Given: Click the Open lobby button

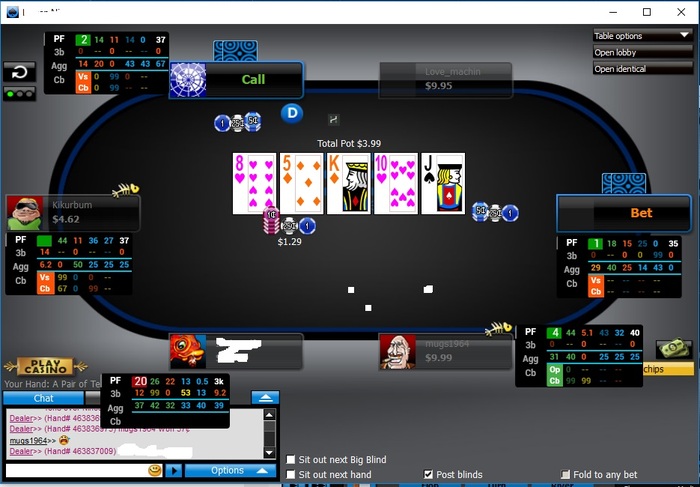Looking at the screenshot, I should (x=641, y=52).
